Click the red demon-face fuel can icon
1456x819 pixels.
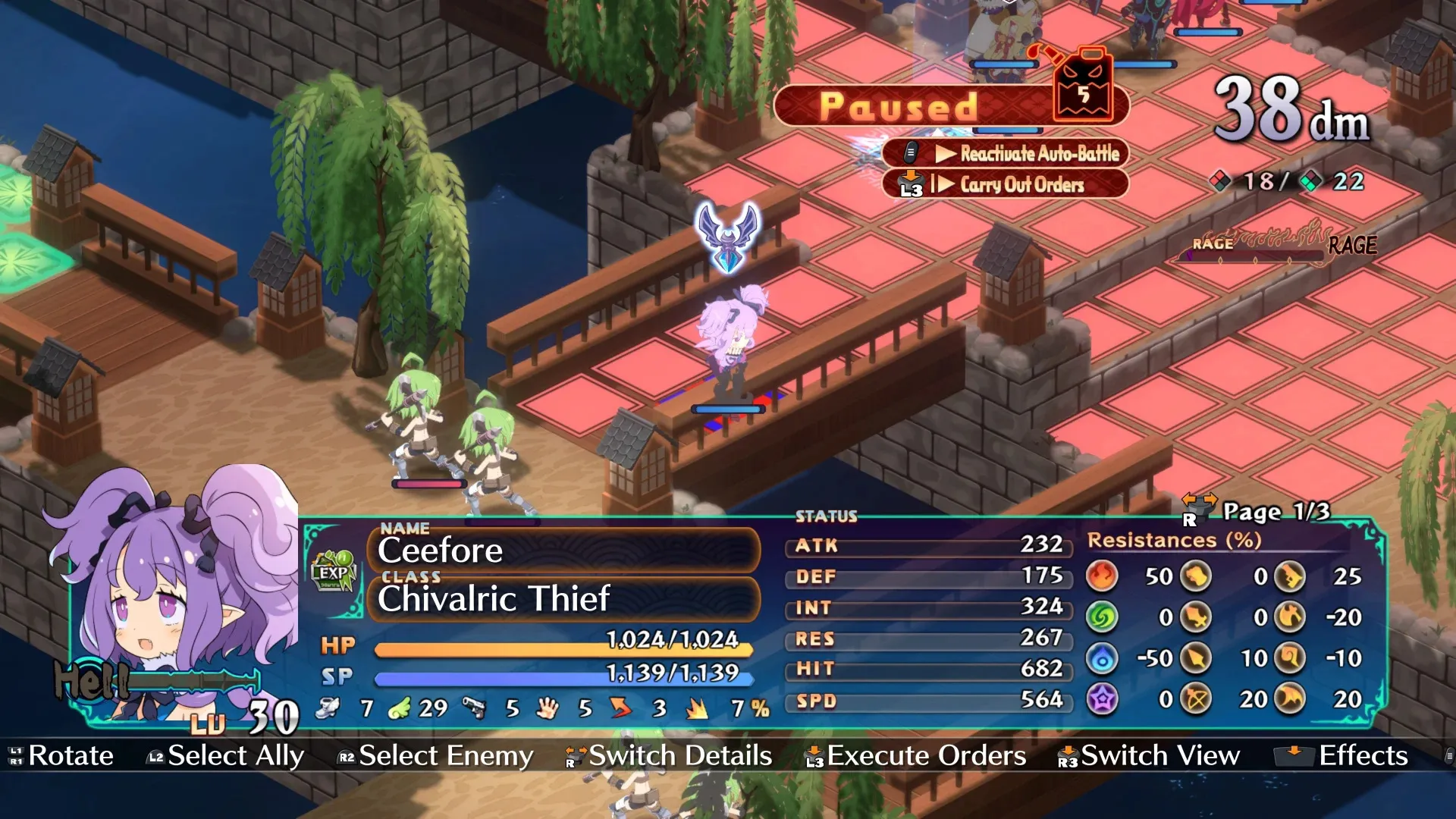(1084, 86)
